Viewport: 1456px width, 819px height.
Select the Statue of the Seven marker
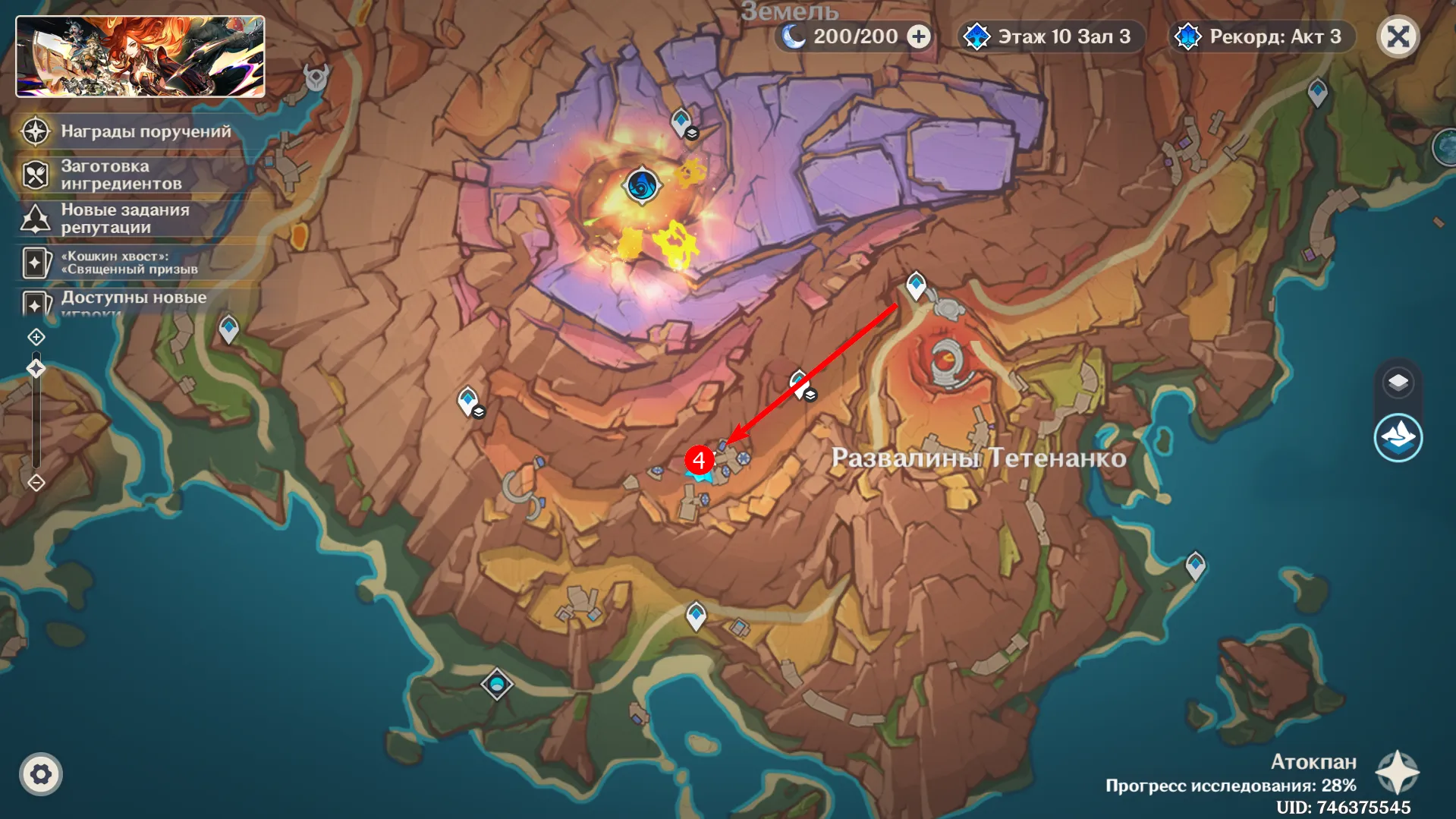coord(497,685)
